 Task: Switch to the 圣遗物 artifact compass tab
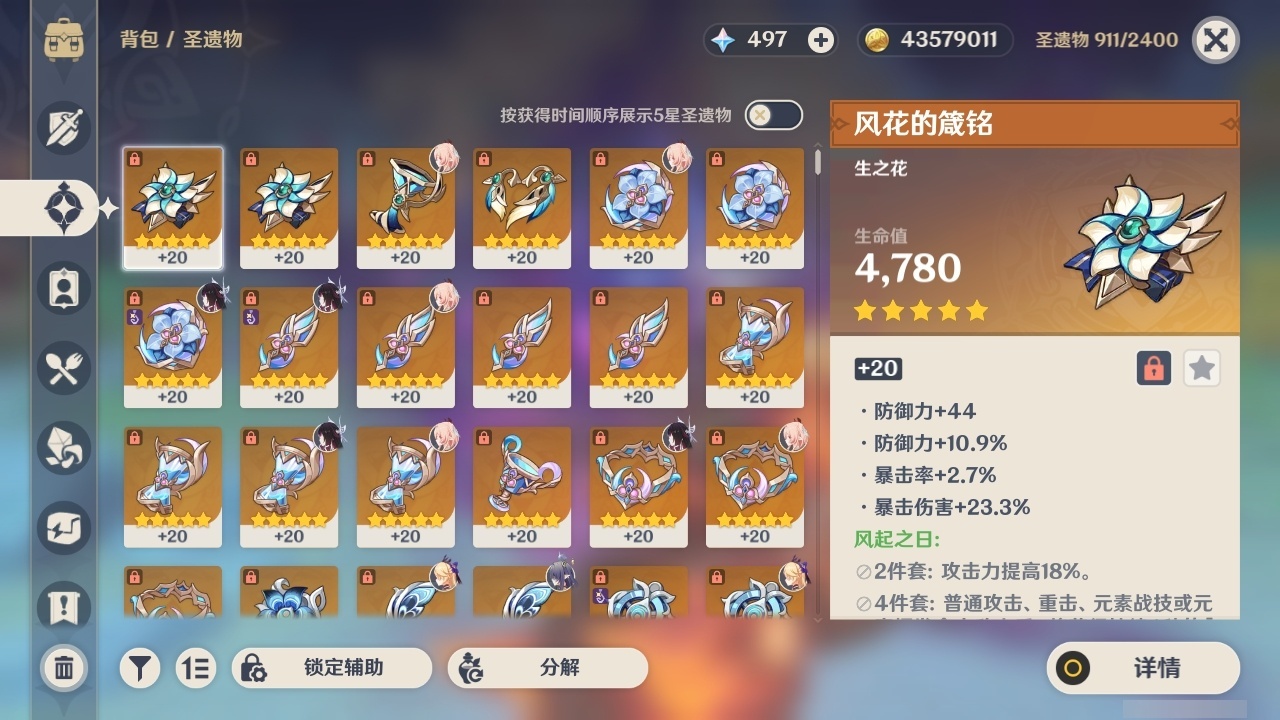coord(63,208)
